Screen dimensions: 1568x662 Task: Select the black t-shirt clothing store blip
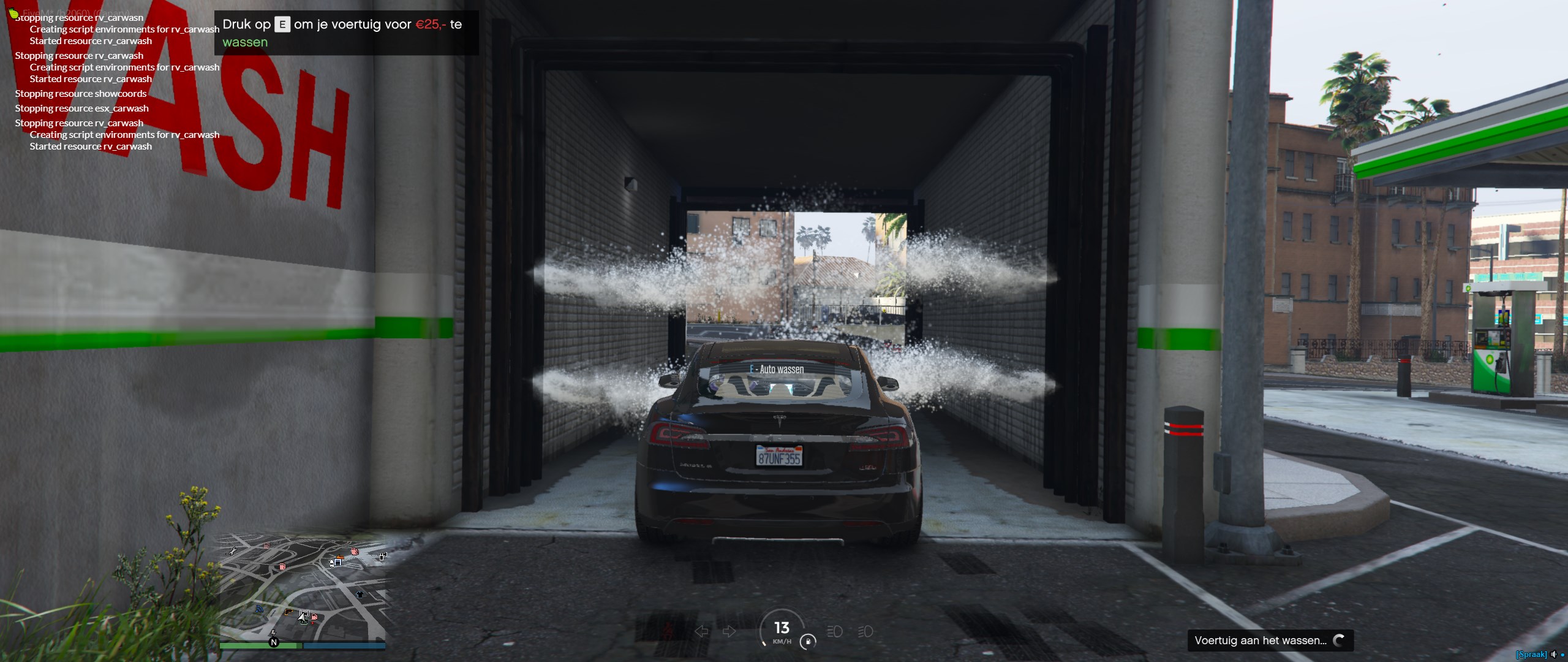click(360, 594)
